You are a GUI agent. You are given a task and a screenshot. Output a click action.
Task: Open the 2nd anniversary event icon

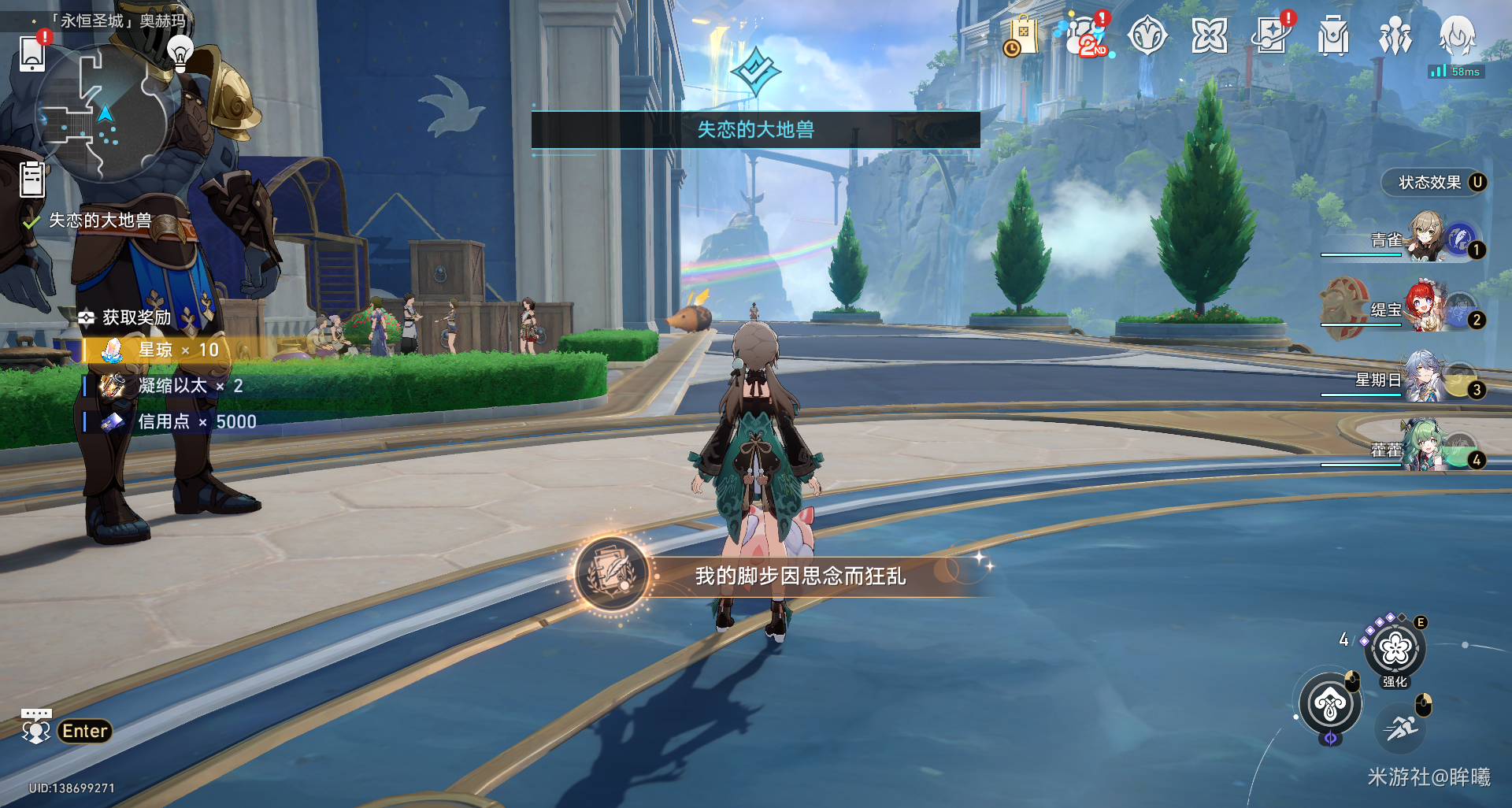coord(1086,37)
